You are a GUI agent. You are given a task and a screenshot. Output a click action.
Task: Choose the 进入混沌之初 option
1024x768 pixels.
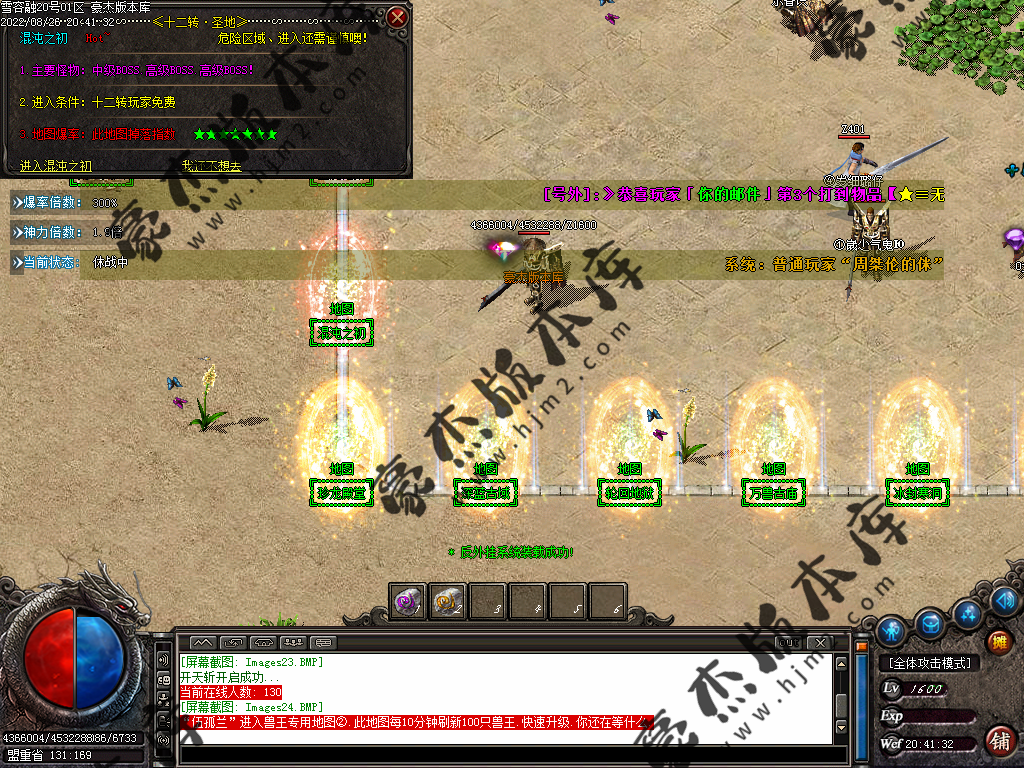[56, 166]
